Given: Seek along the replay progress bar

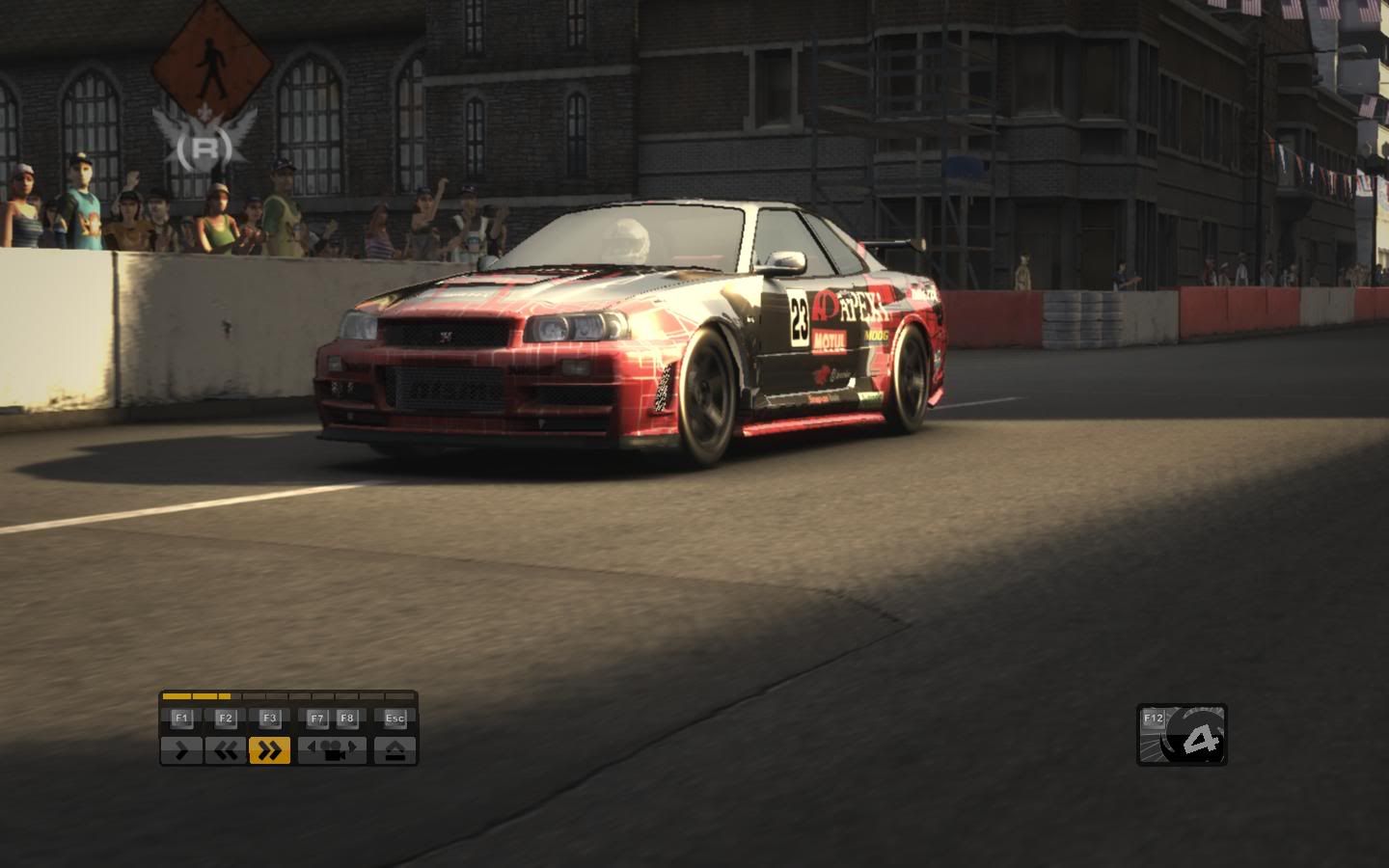Looking at the screenshot, I should tap(288, 695).
